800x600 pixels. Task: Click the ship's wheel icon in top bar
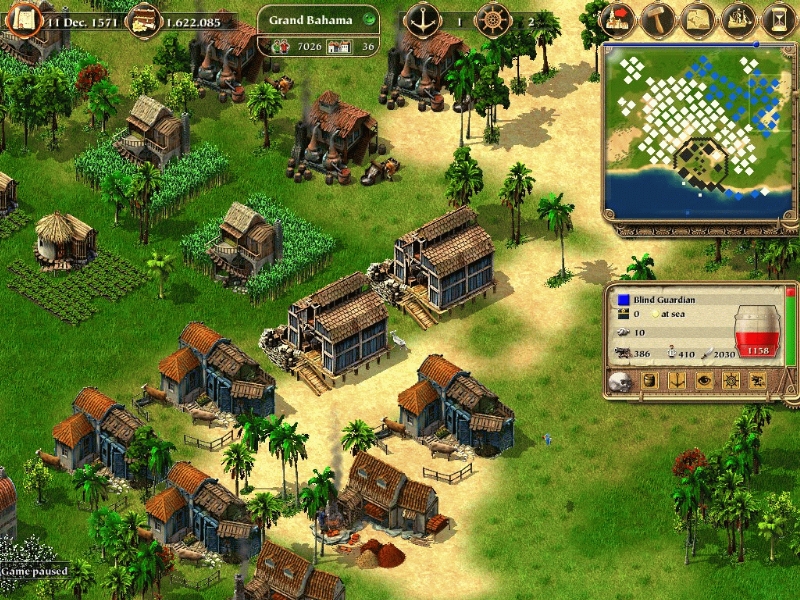pos(492,19)
